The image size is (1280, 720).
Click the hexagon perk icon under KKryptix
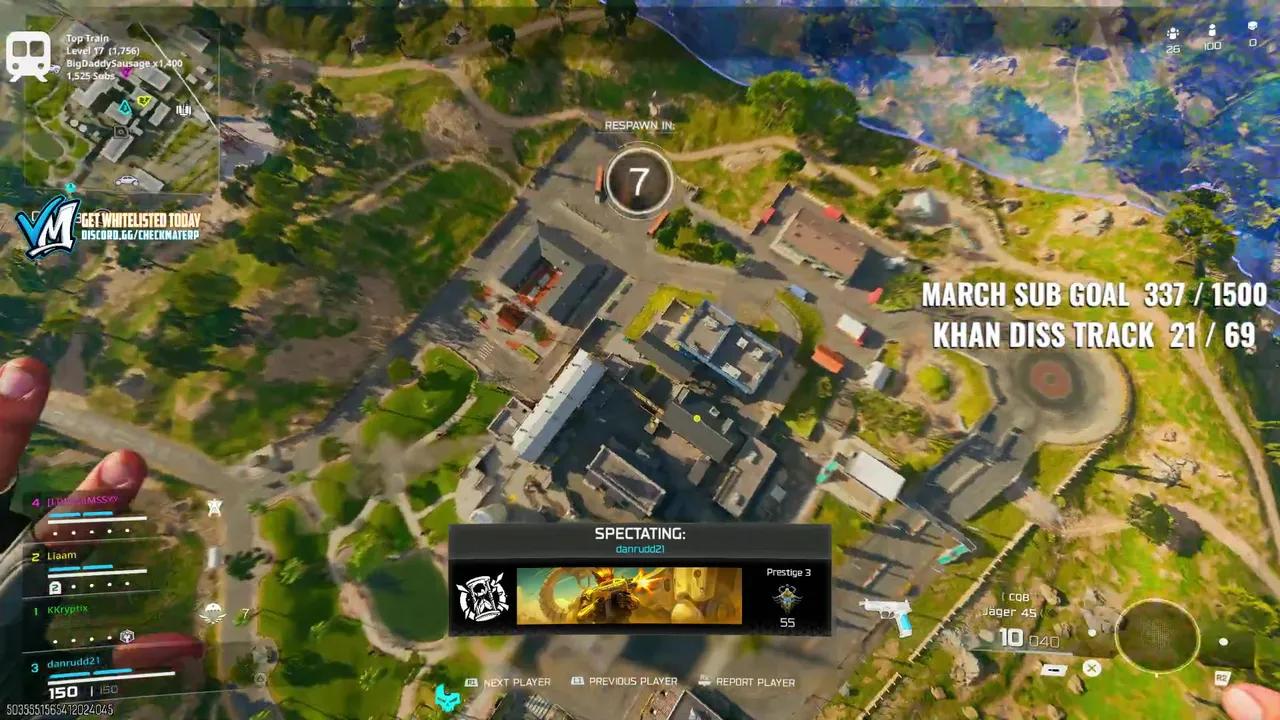pyautogui.click(x=127, y=635)
